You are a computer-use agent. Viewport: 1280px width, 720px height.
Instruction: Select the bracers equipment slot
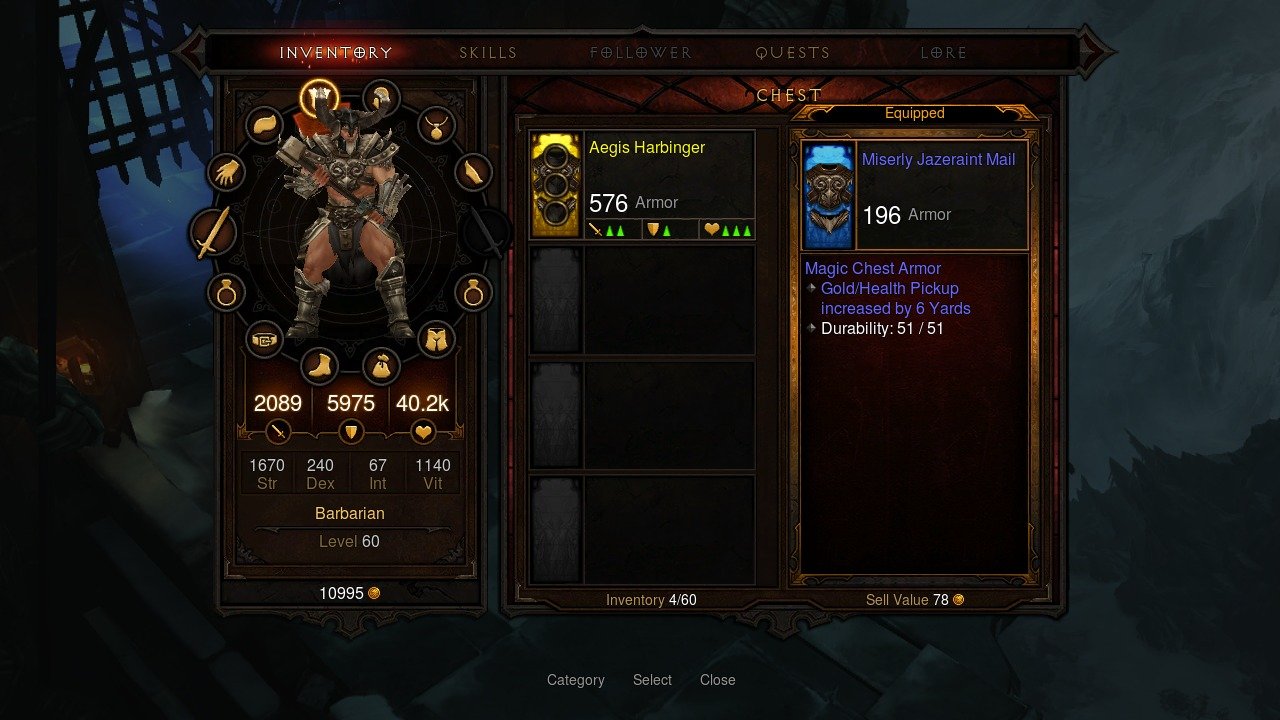[x=473, y=173]
